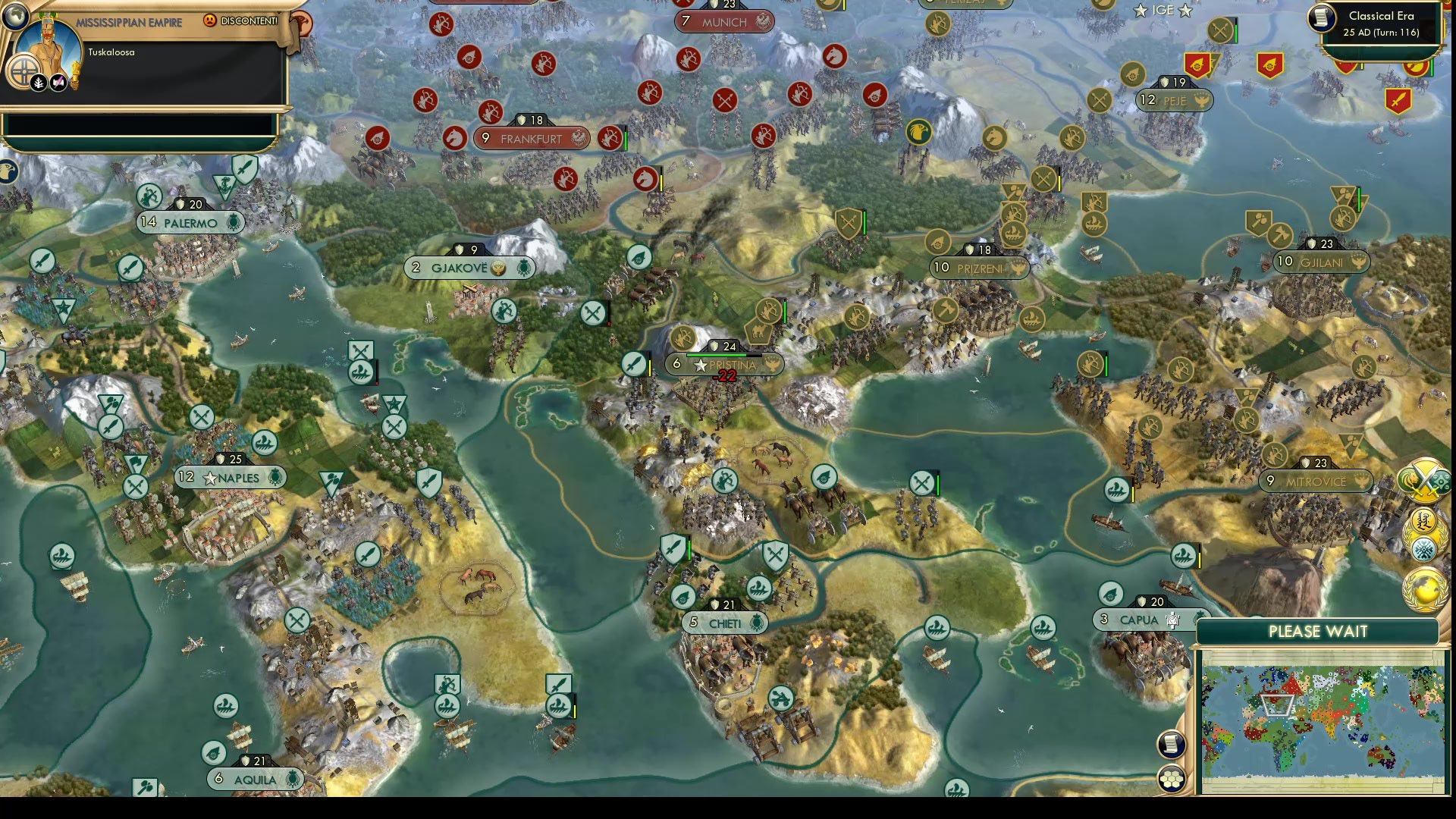Screen dimensions: 1456x819
Task: Open the notification log scroll icon
Action: tap(1170, 743)
